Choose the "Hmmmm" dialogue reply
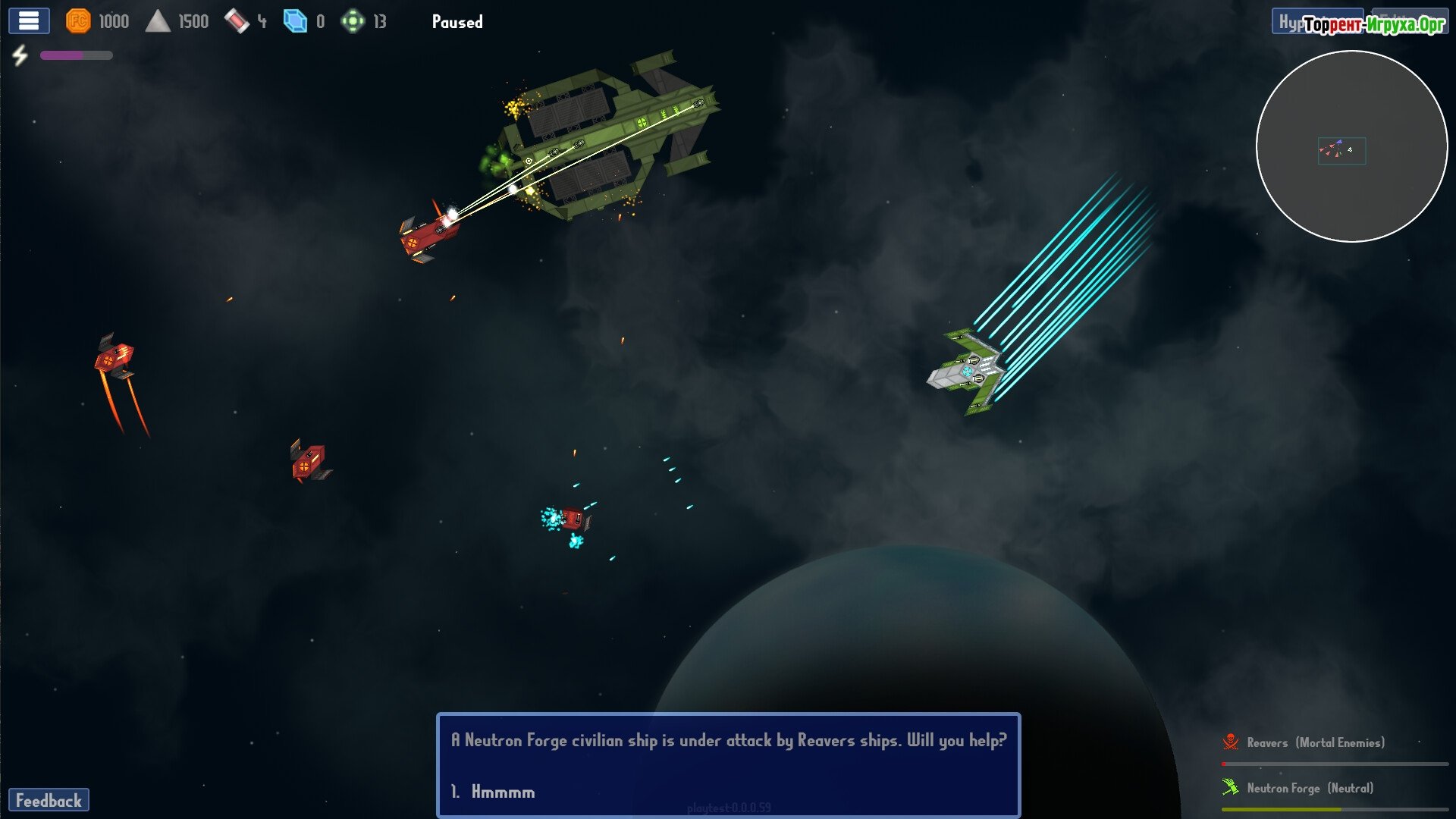1456x819 pixels. click(502, 792)
